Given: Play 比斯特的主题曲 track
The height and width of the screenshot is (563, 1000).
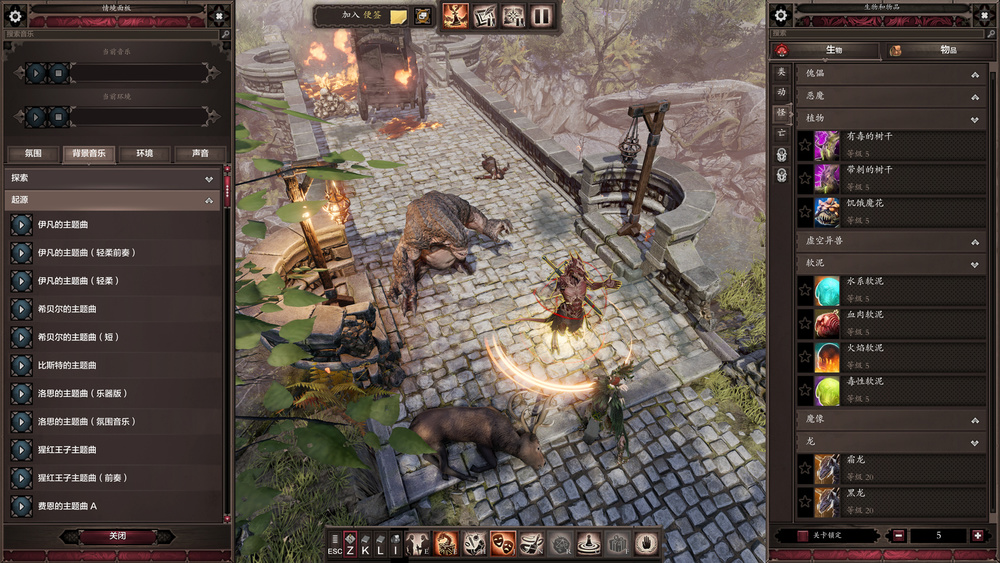Looking at the screenshot, I should (x=21, y=365).
